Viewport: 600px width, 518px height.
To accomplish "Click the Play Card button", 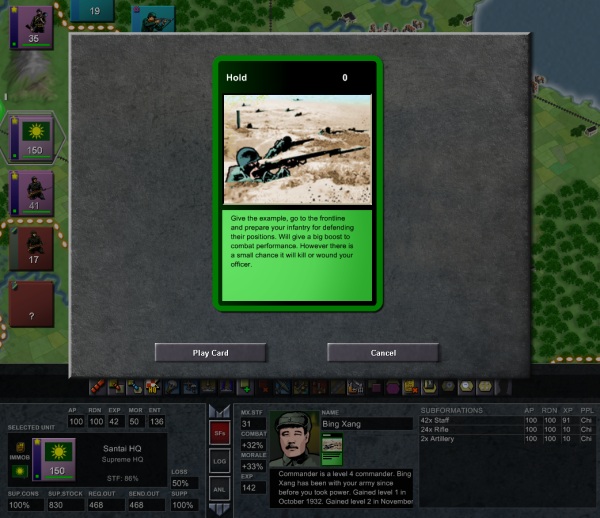I will click(x=211, y=352).
